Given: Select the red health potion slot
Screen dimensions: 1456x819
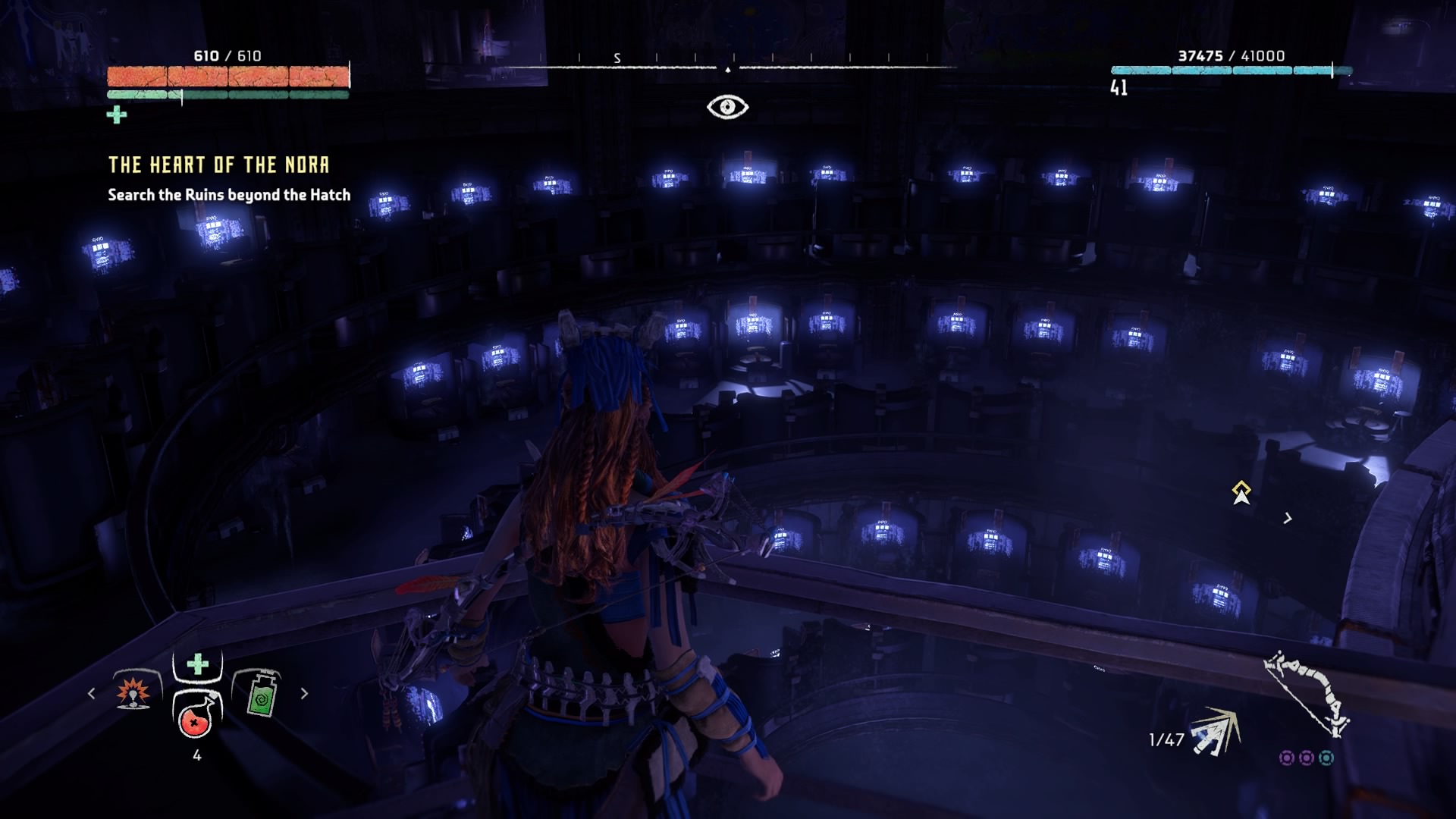Looking at the screenshot, I should tap(196, 716).
